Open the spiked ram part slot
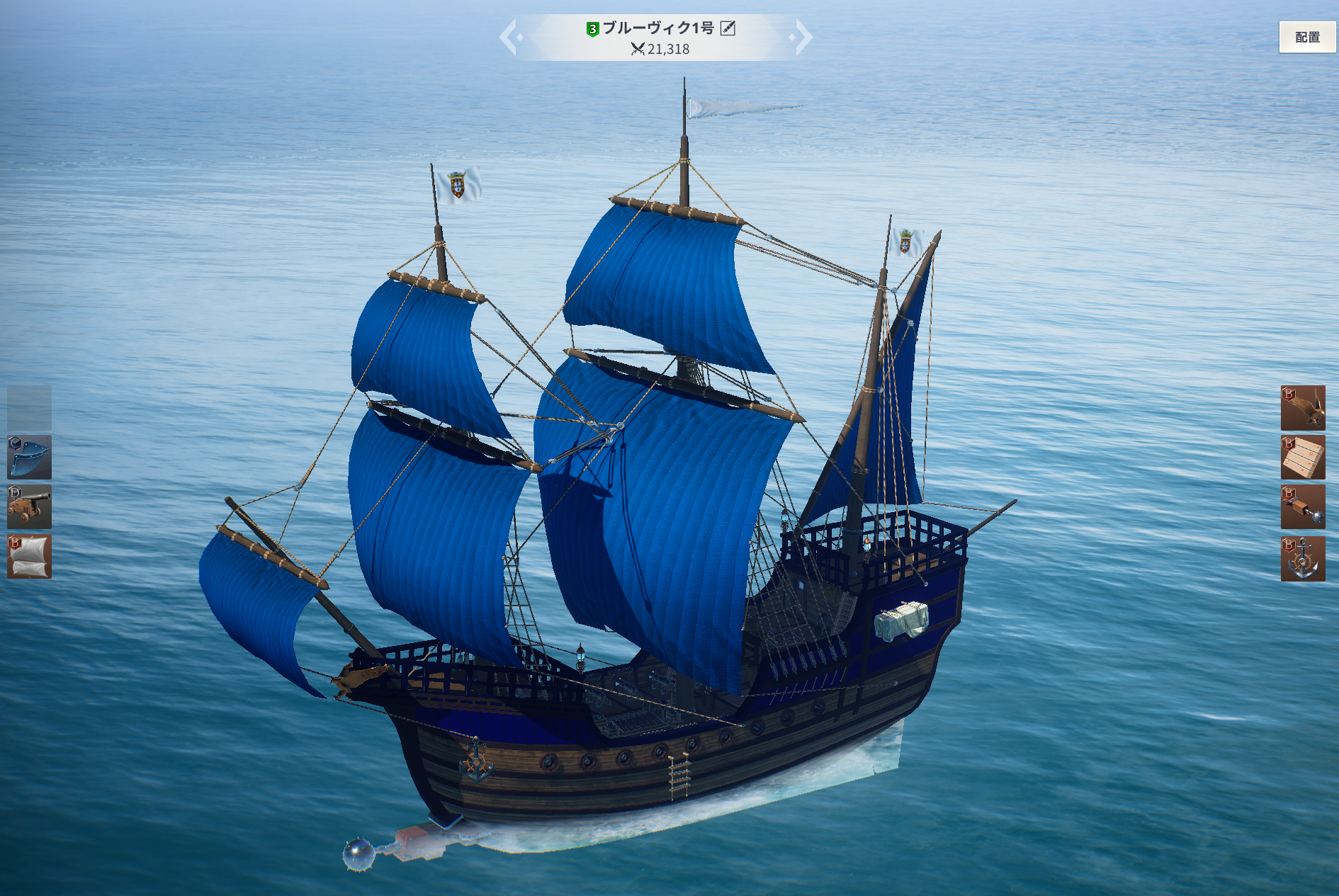Screen dimensions: 1339x896 pyautogui.click(x=1303, y=507)
